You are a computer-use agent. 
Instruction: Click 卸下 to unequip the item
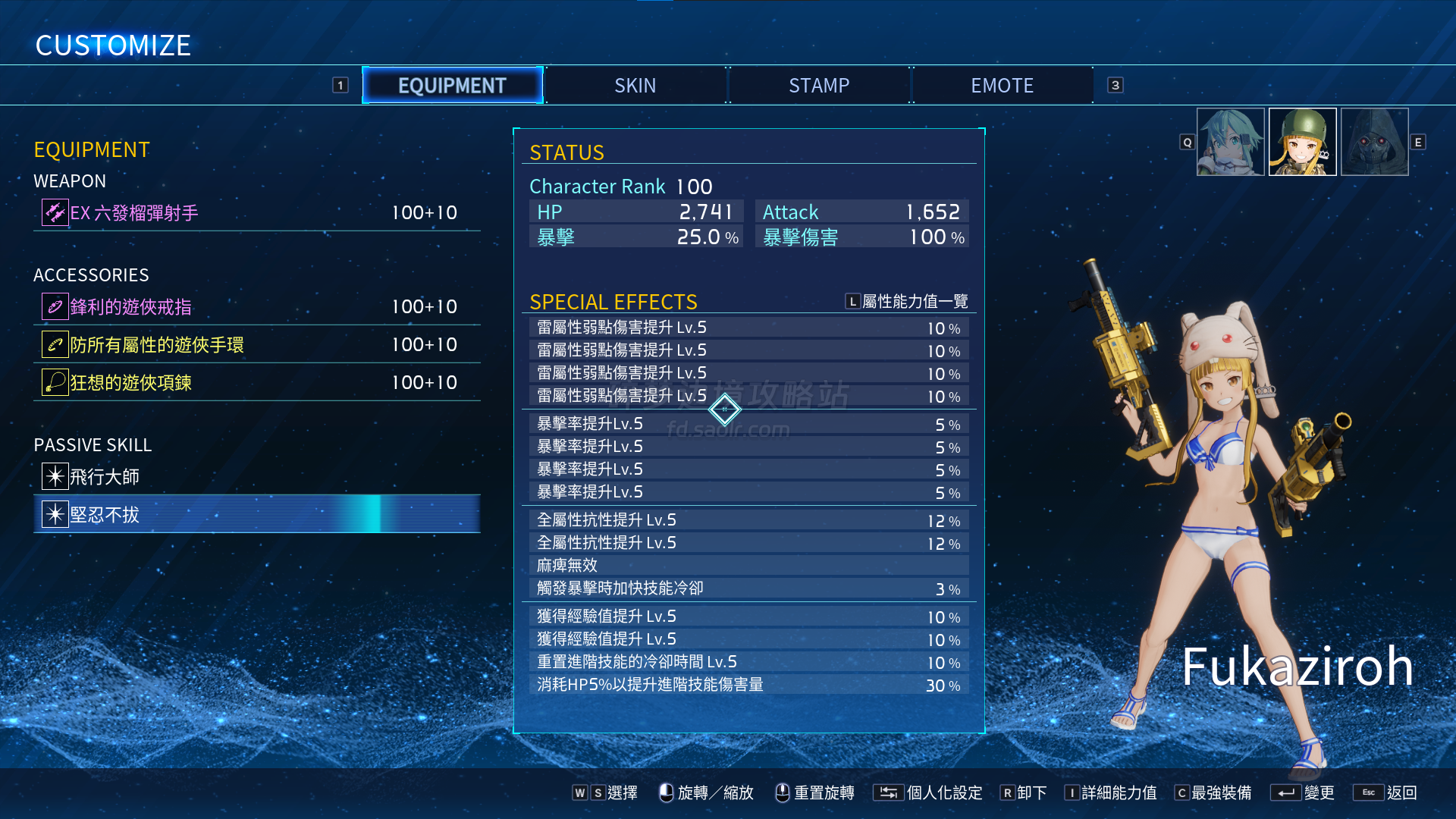[1023, 792]
